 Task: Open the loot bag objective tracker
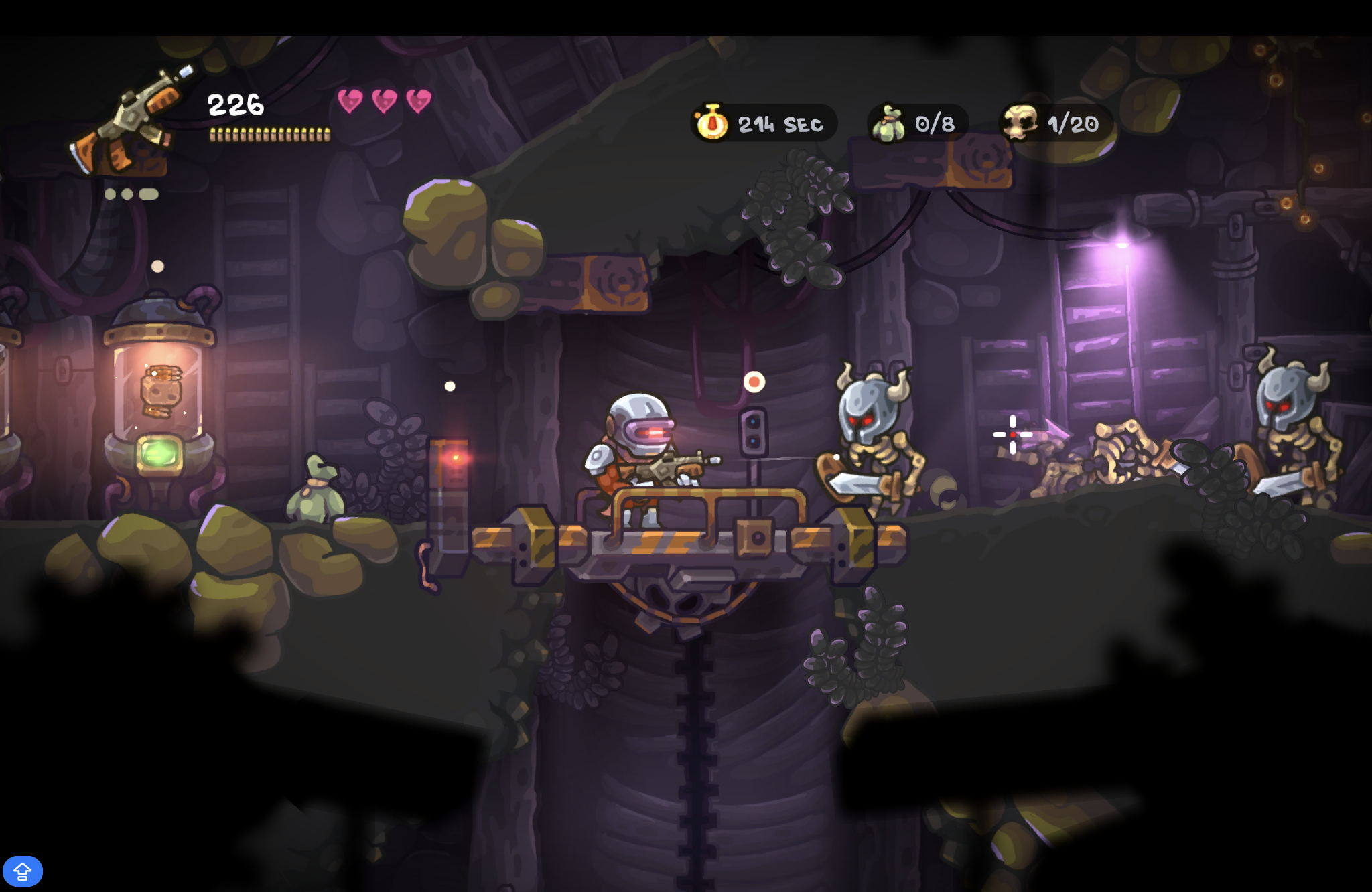coord(916,123)
